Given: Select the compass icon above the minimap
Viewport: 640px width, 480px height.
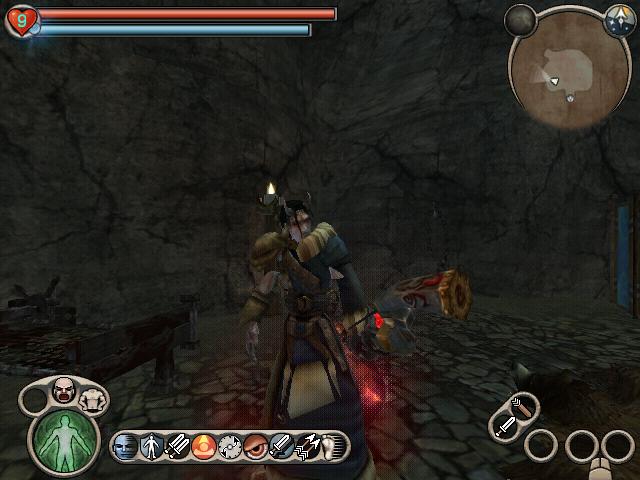Looking at the screenshot, I should point(617,17).
